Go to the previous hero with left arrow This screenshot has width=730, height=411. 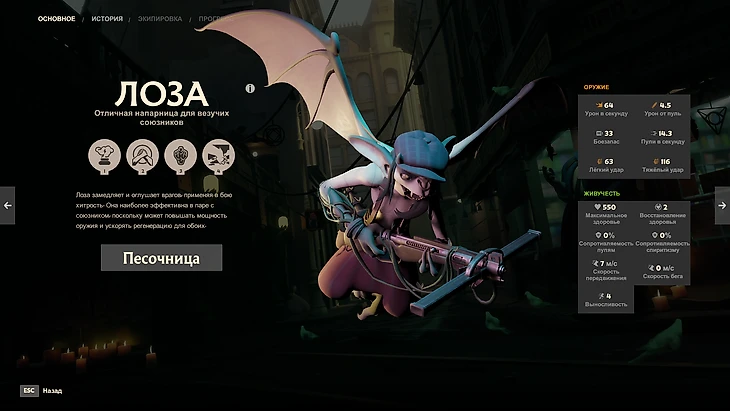[x=8, y=205]
